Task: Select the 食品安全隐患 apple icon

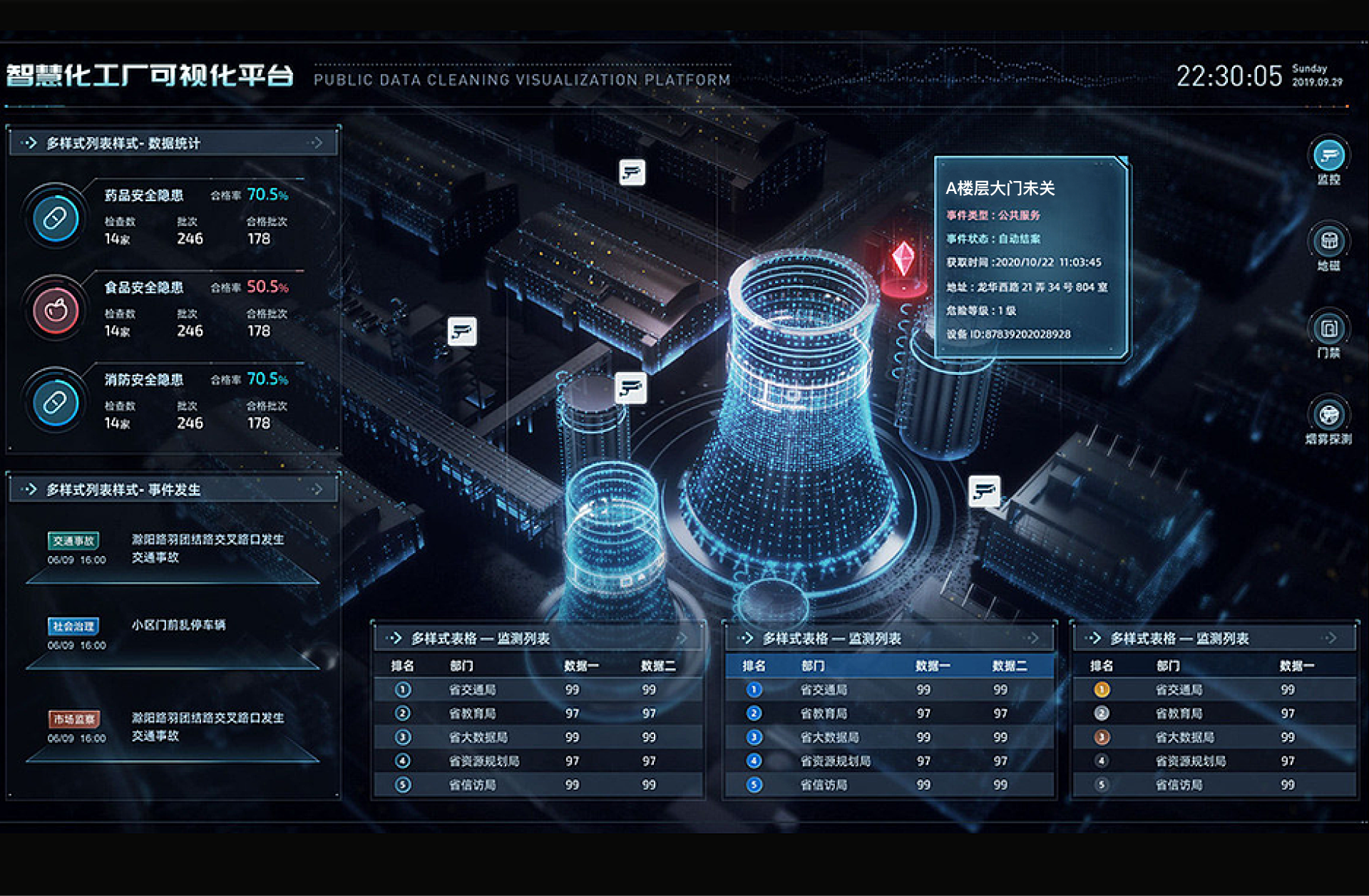Action: pos(56,310)
